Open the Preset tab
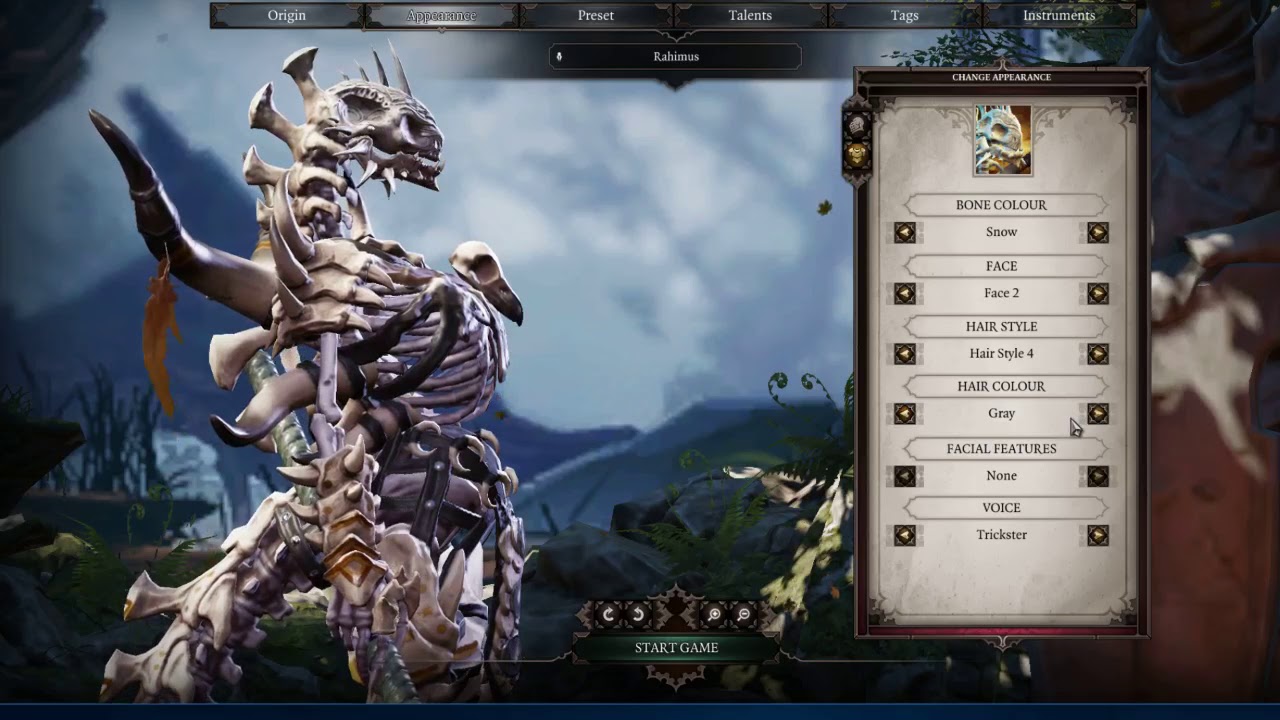The width and height of the screenshot is (1280, 720). pyautogui.click(x=596, y=15)
